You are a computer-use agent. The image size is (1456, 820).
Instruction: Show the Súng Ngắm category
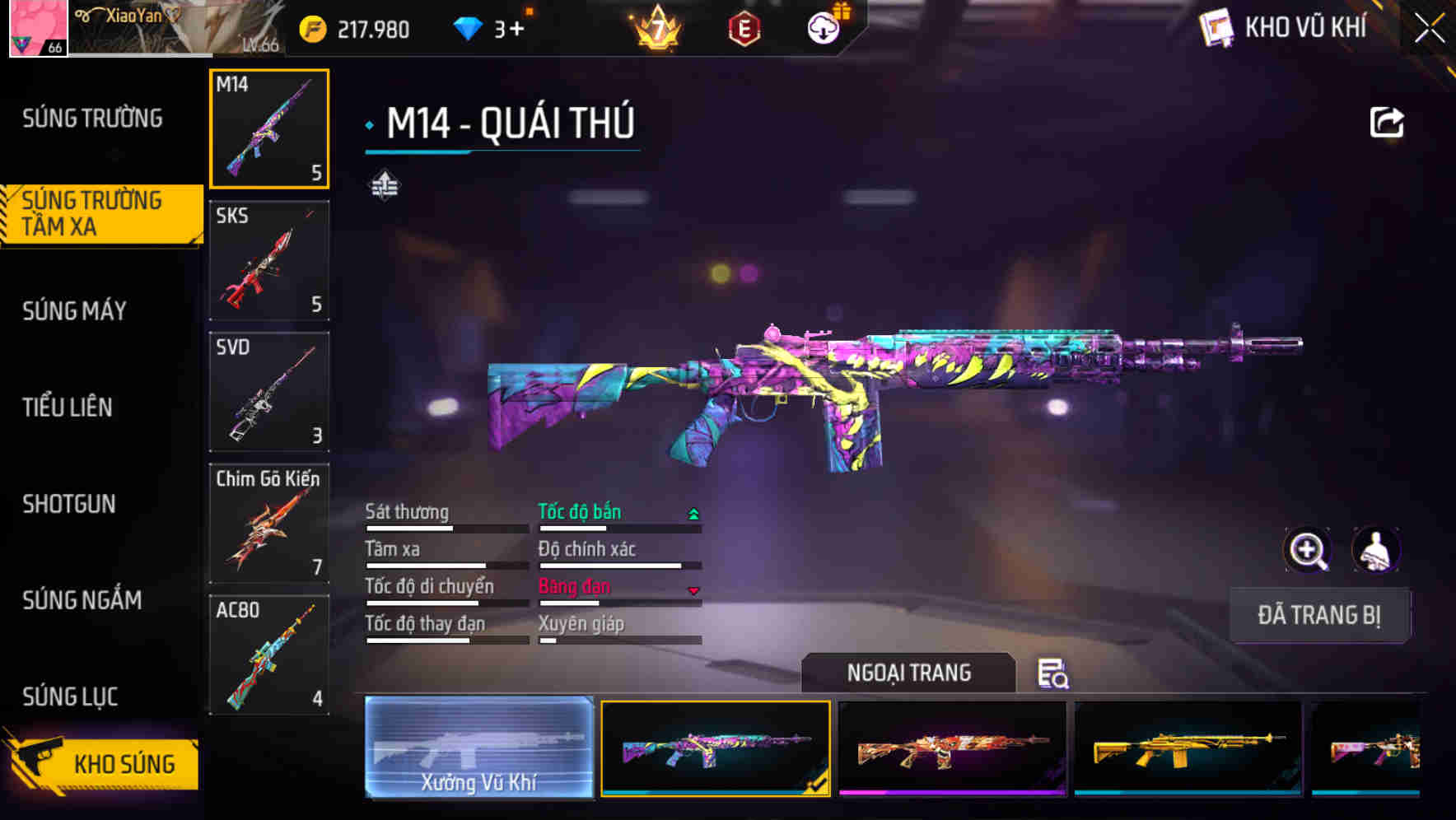82,600
